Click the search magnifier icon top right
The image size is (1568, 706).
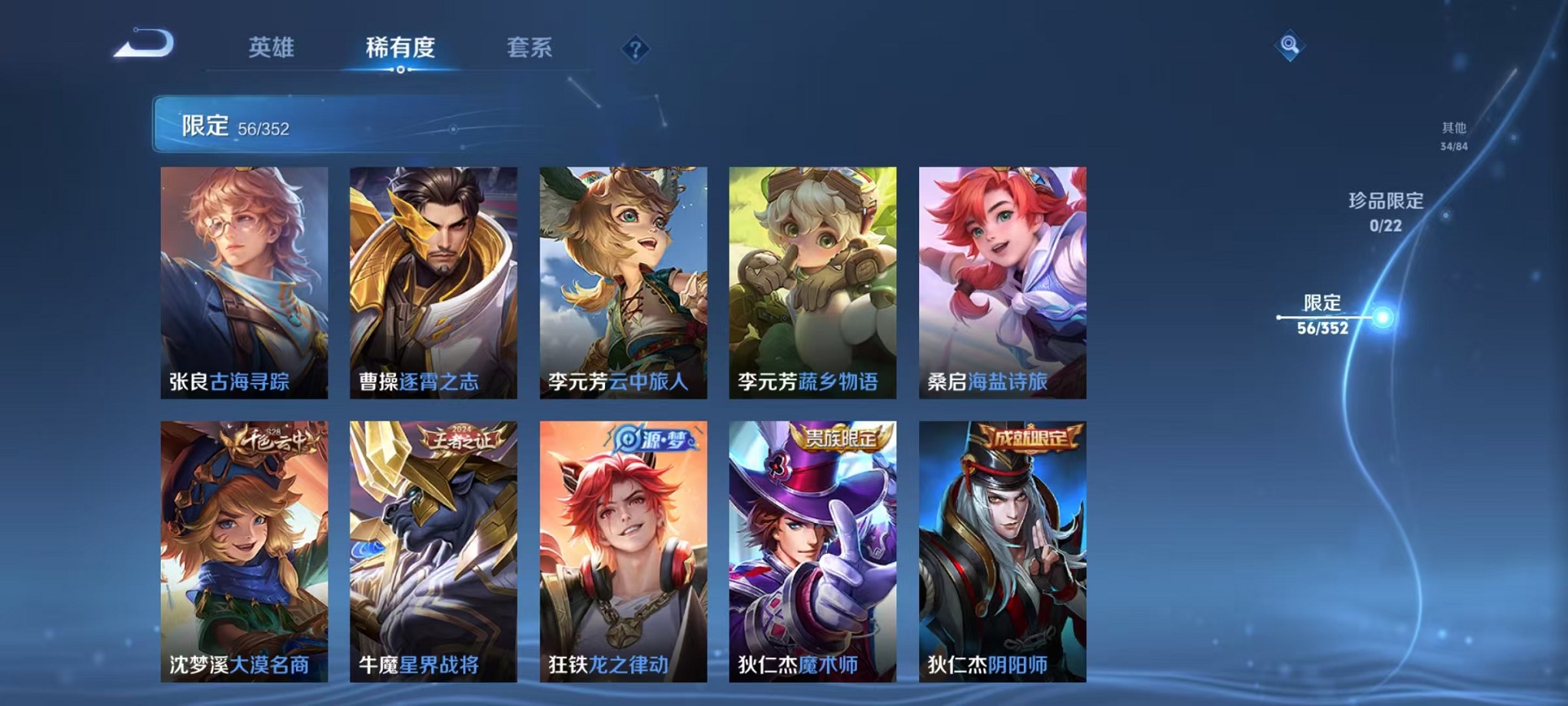(1291, 45)
